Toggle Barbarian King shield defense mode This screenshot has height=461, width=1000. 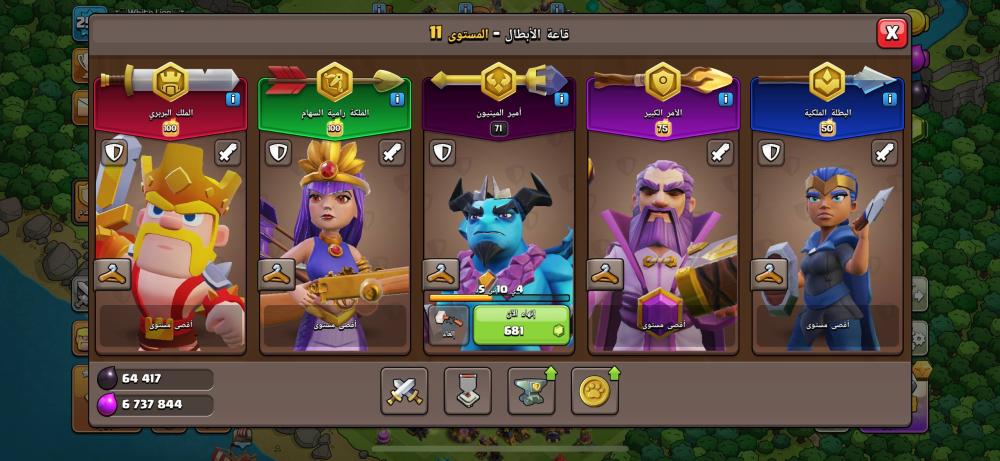[x=114, y=153]
